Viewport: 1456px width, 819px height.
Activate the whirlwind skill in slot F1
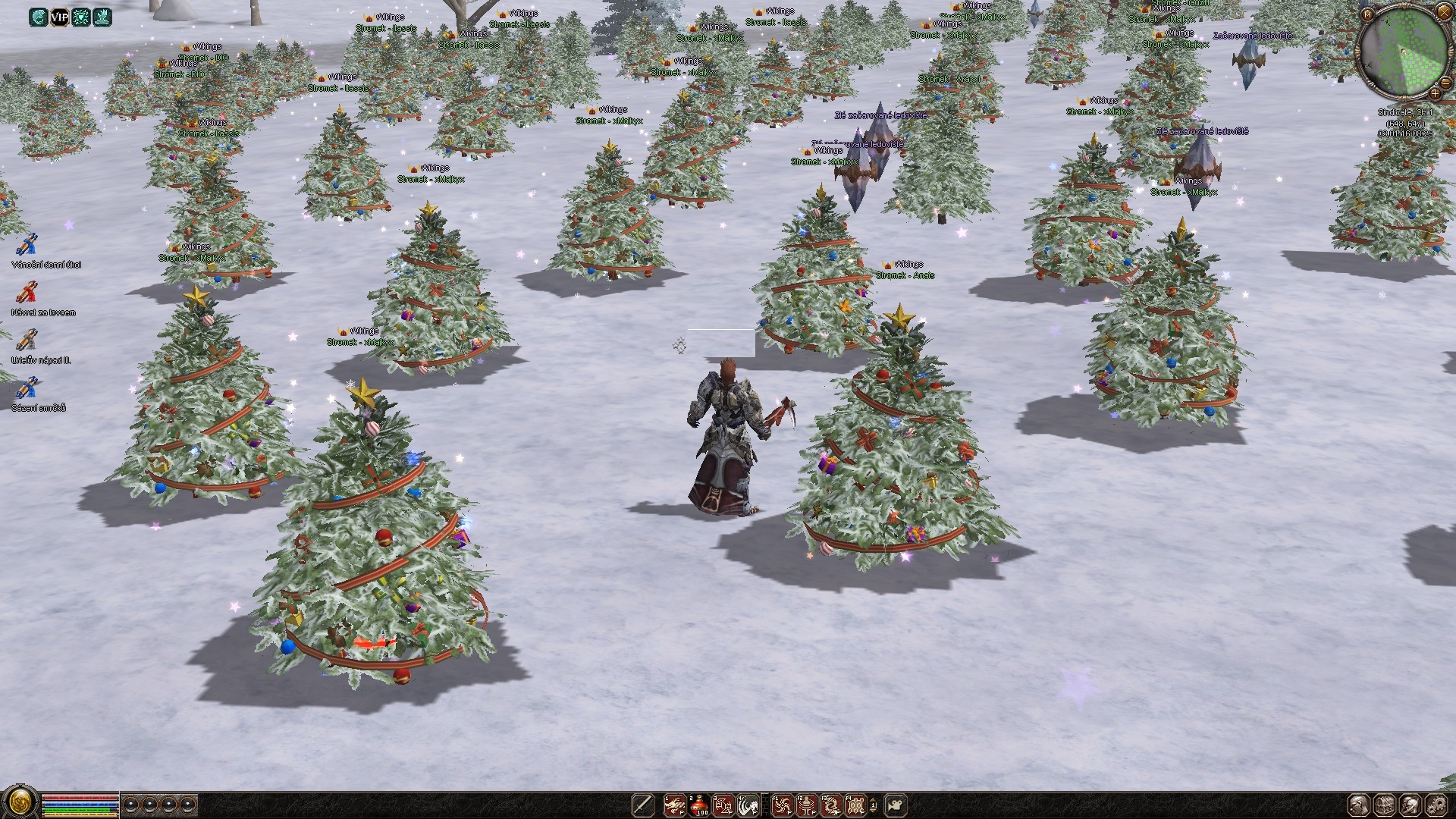coord(782,805)
